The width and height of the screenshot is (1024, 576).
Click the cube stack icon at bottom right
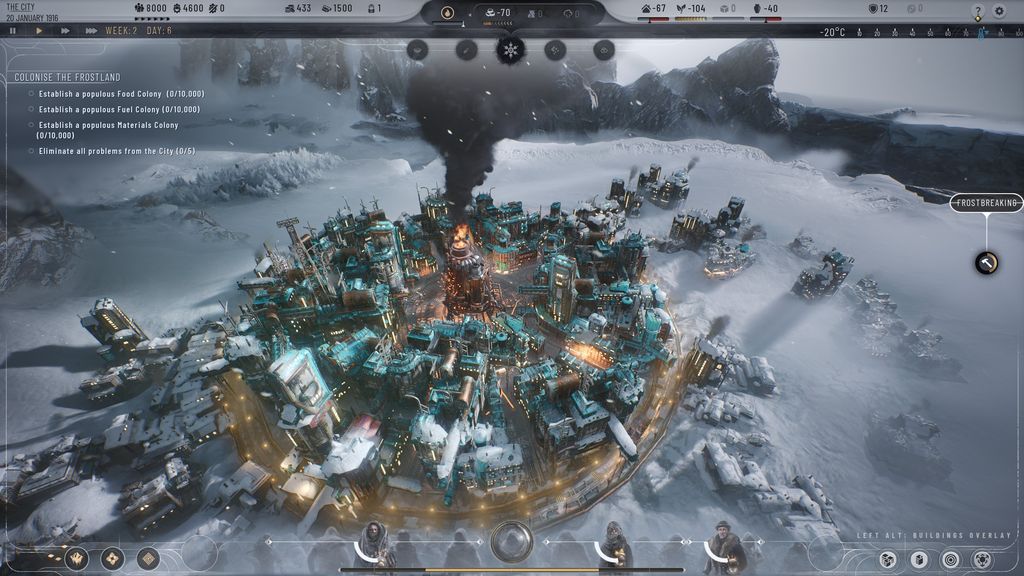[886, 558]
